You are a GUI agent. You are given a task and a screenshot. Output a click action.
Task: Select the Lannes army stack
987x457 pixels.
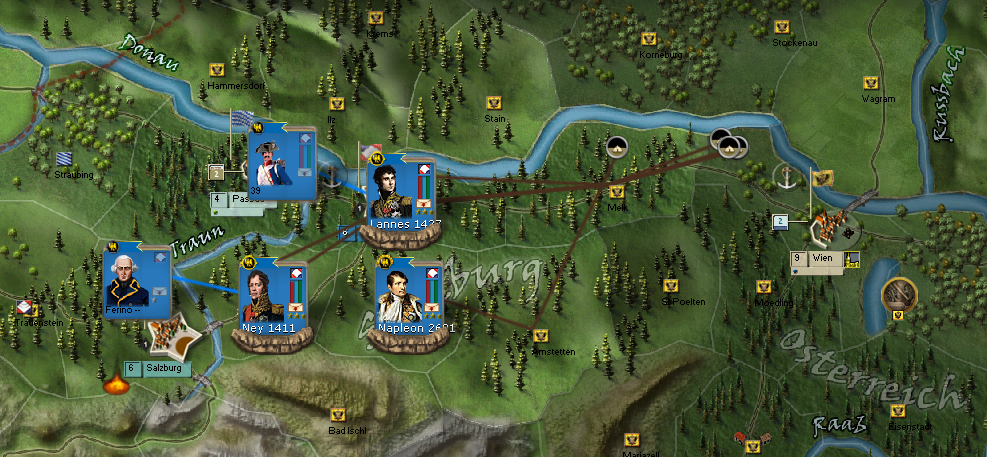point(399,192)
